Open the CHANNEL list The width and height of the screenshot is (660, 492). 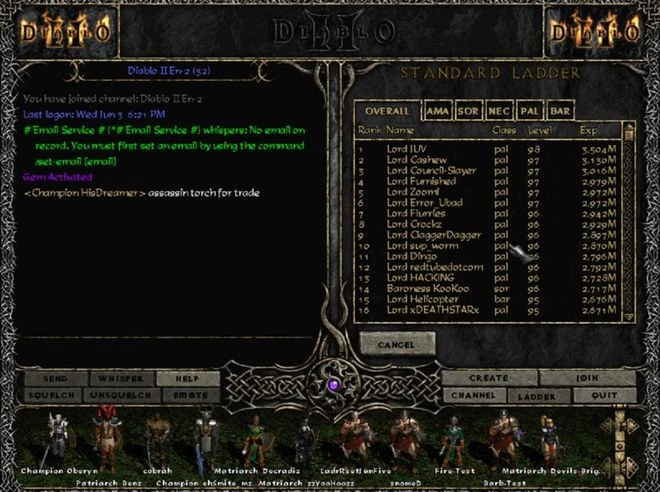472,396
